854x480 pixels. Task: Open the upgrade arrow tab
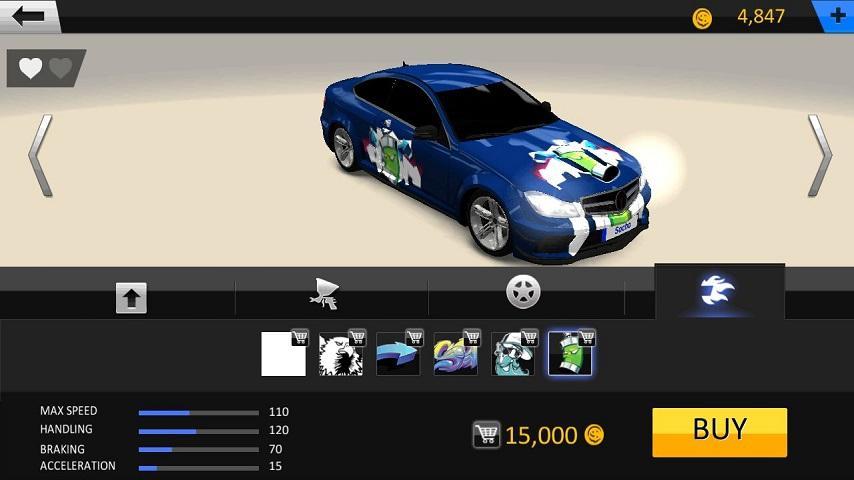click(131, 297)
